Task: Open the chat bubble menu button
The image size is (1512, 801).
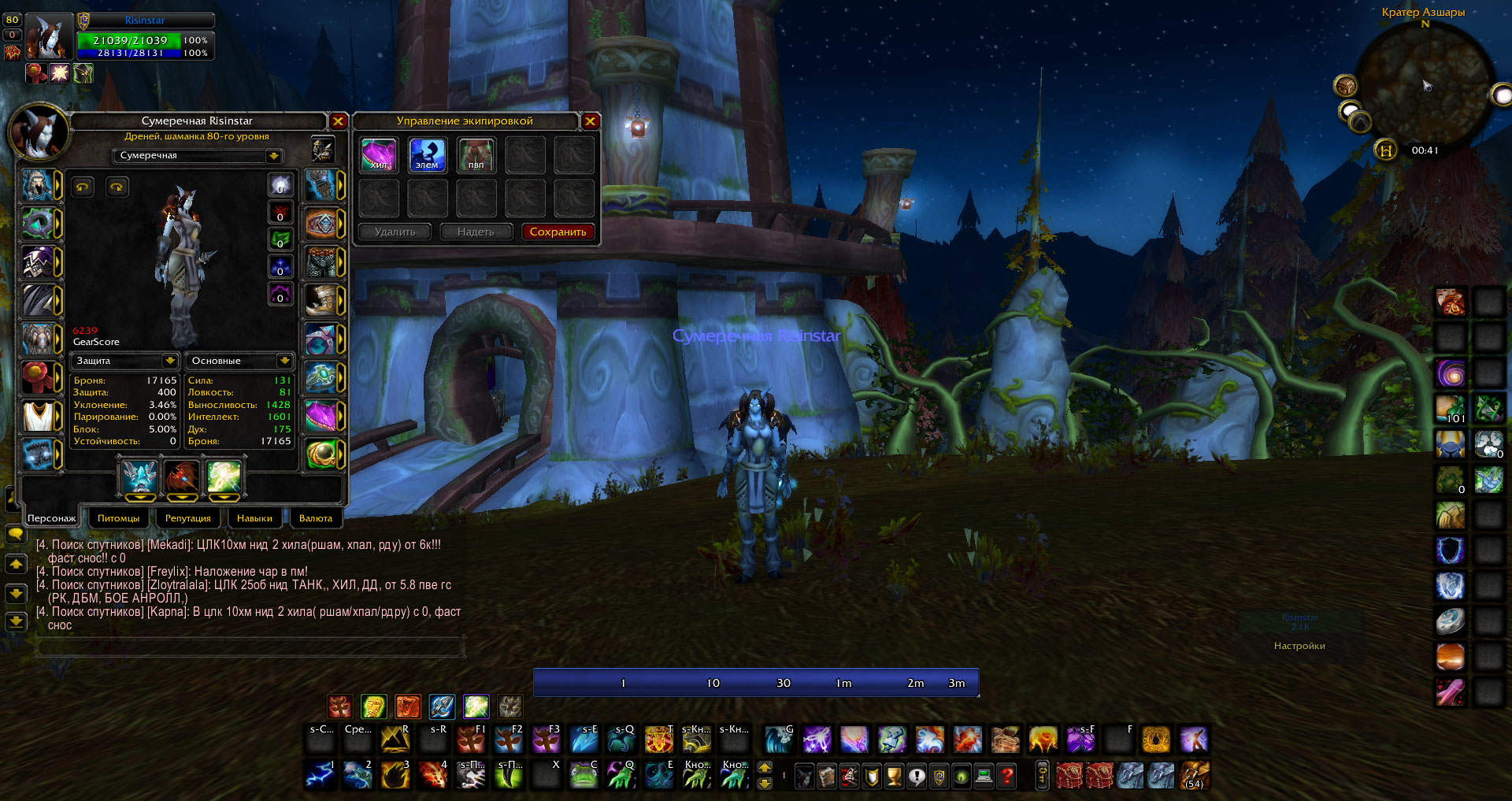Action: point(15,534)
